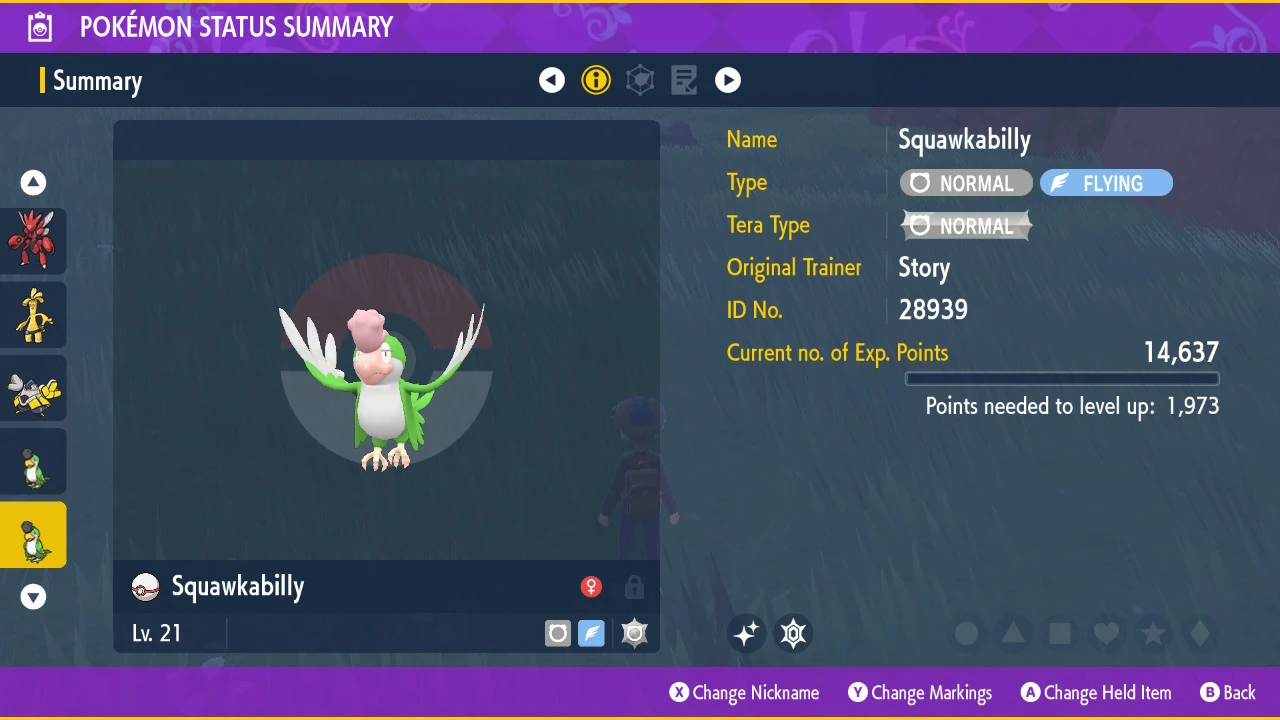Click the circle marking toggle
This screenshot has height=720, width=1280.
pos(967,633)
